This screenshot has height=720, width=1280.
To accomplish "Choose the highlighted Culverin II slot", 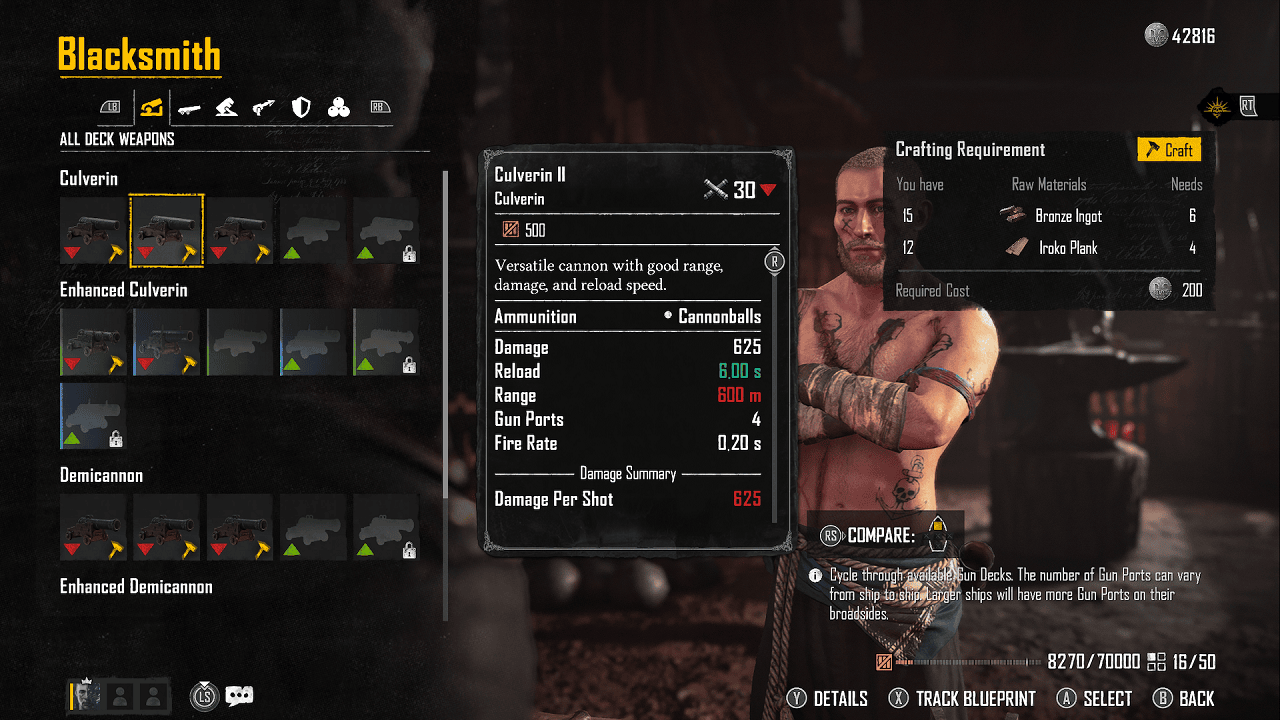I will click(167, 230).
